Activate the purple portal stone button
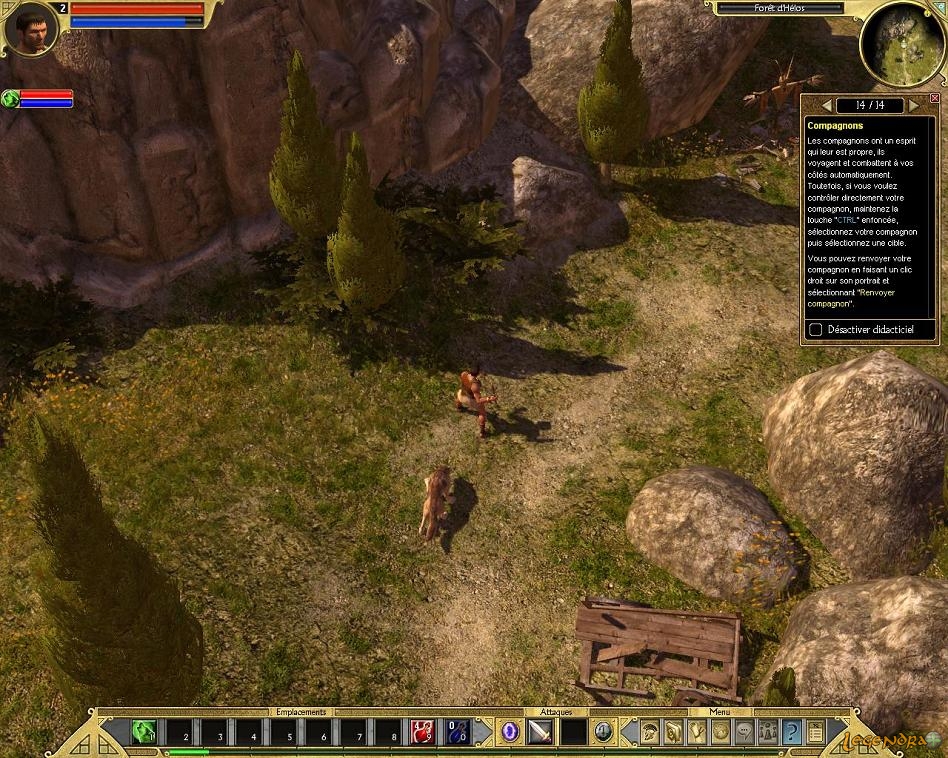This screenshot has width=948, height=758. 510,732
